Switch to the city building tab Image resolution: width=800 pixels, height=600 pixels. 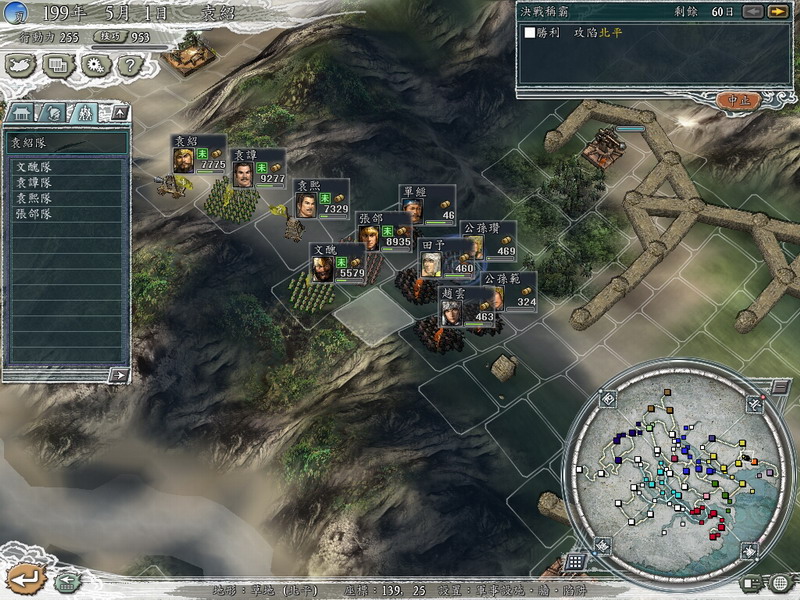[22, 111]
